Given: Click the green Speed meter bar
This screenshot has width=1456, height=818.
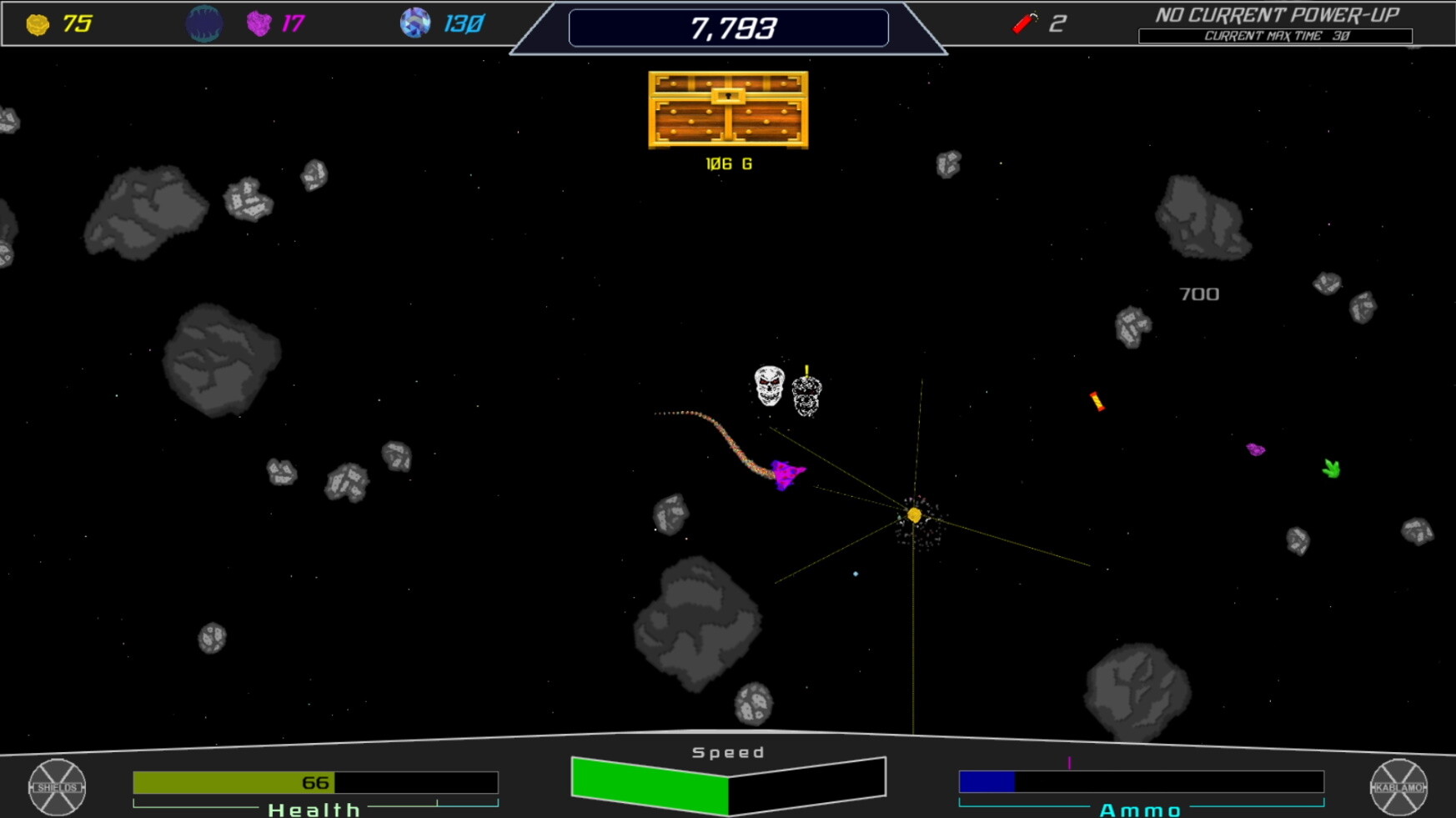Looking at the screenshot, I should coord(650,784).
